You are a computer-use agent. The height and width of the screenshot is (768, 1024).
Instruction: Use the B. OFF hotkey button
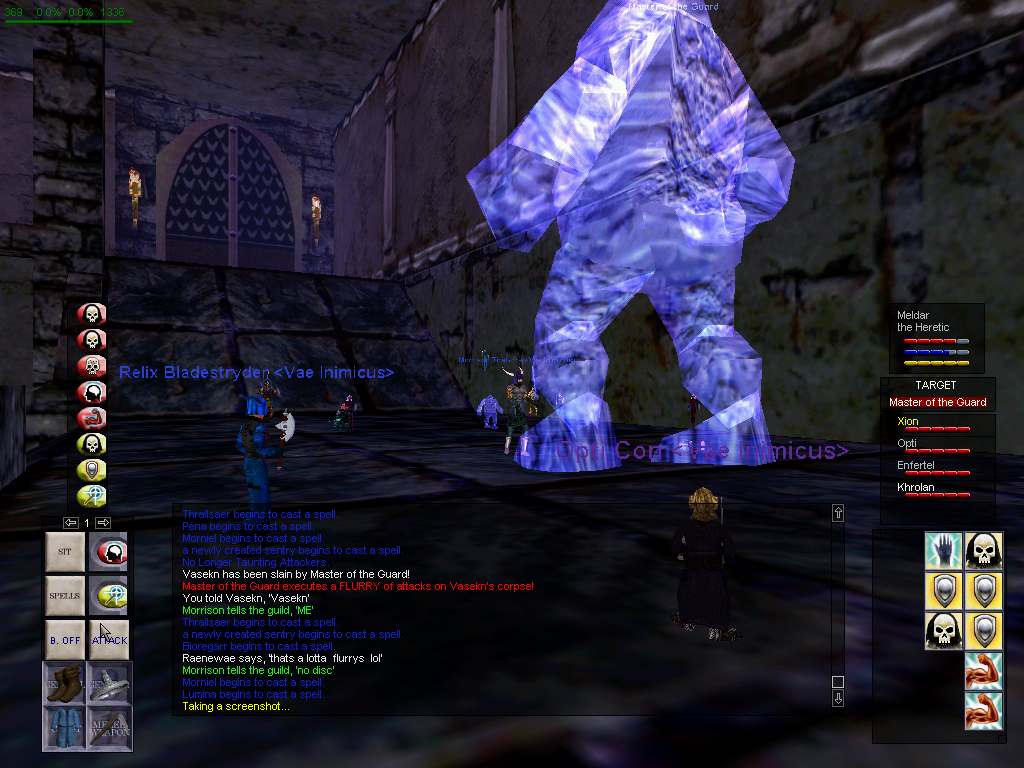tap(65, 640)
